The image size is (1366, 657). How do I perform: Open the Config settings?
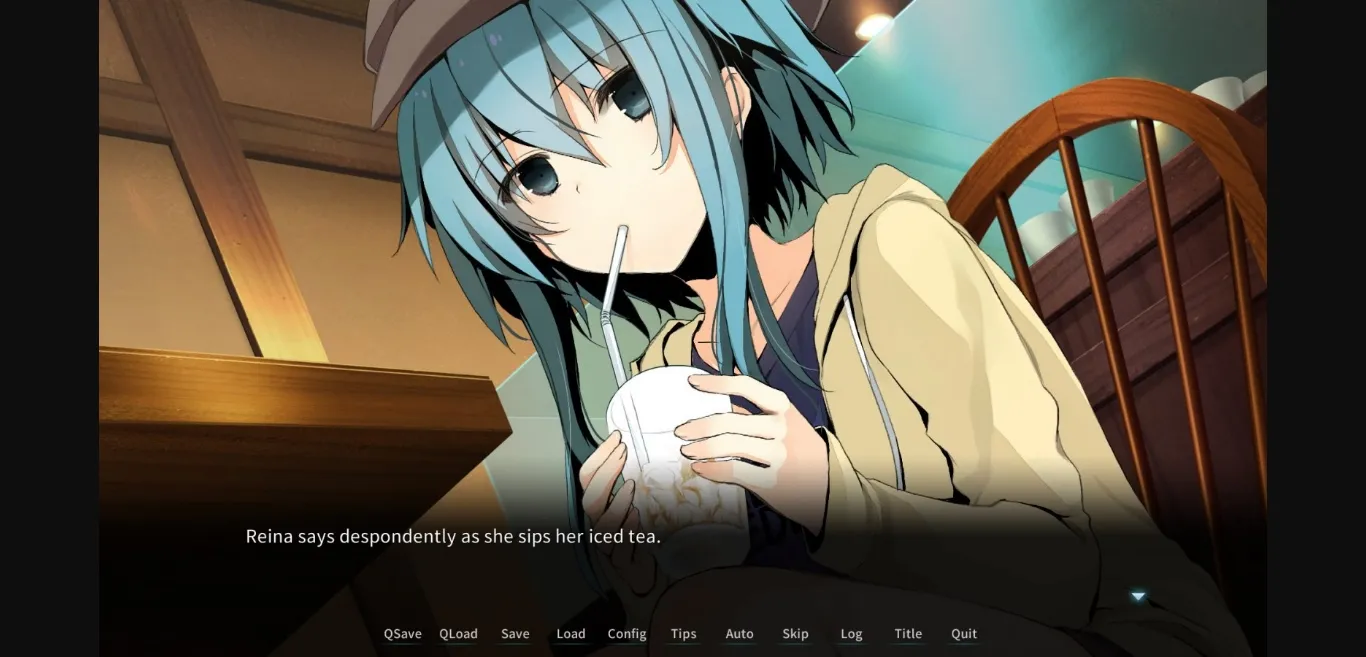627,634
